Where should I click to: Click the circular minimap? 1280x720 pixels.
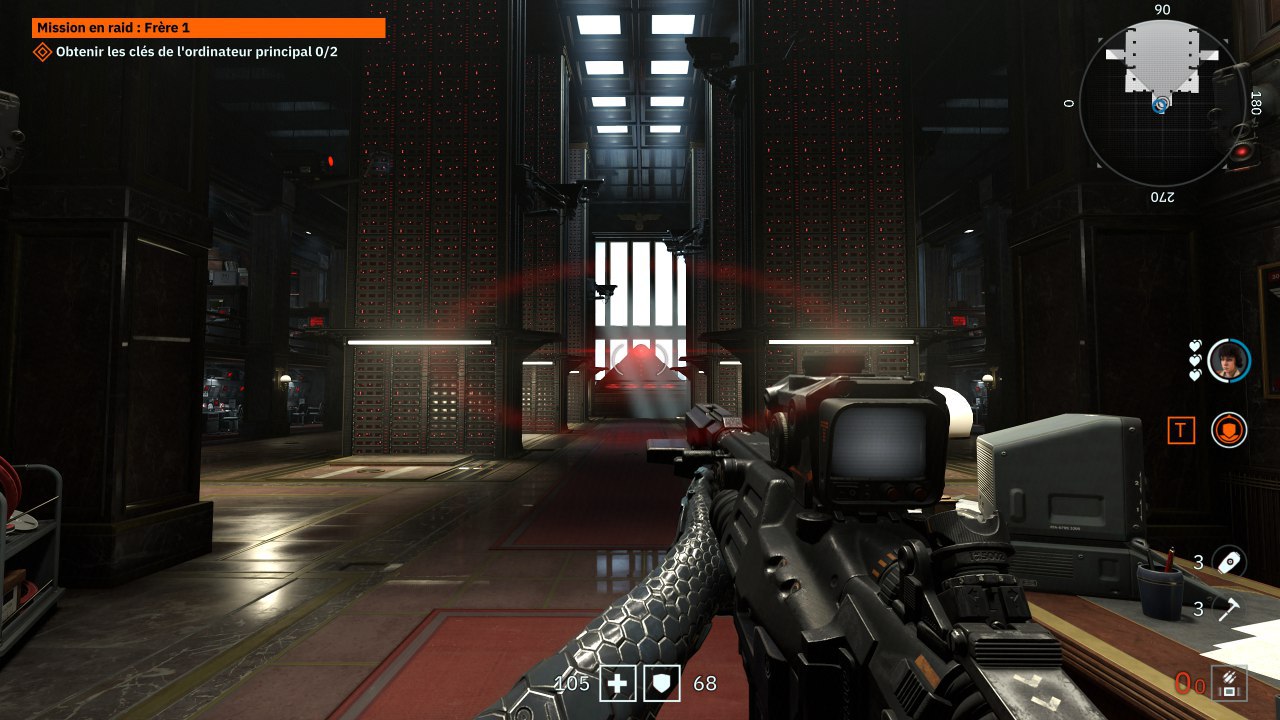click(1163, 104)
